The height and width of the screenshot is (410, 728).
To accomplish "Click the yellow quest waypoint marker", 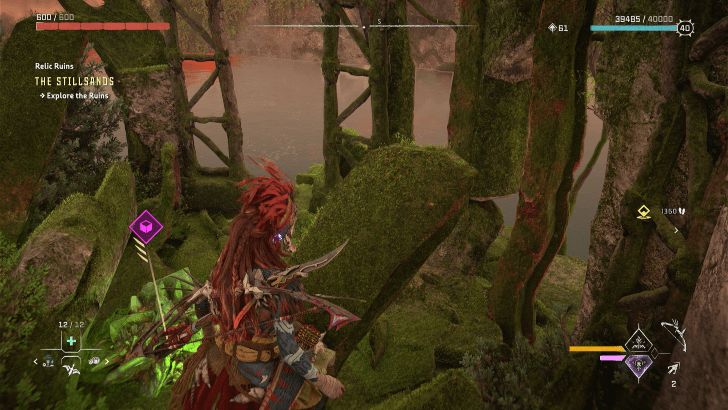I will (645, 212).
